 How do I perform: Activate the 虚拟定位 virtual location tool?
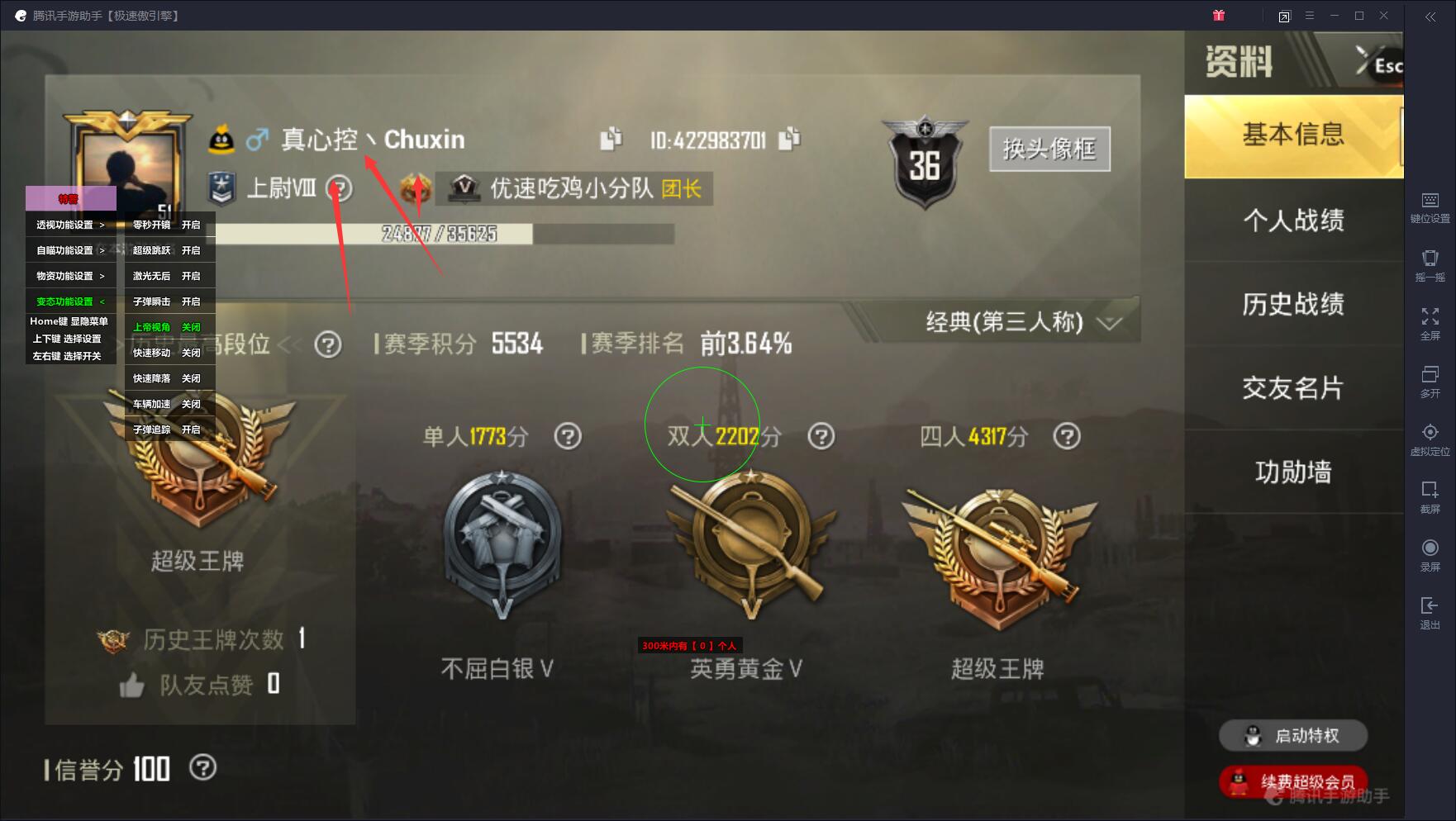click(1431, 440)
